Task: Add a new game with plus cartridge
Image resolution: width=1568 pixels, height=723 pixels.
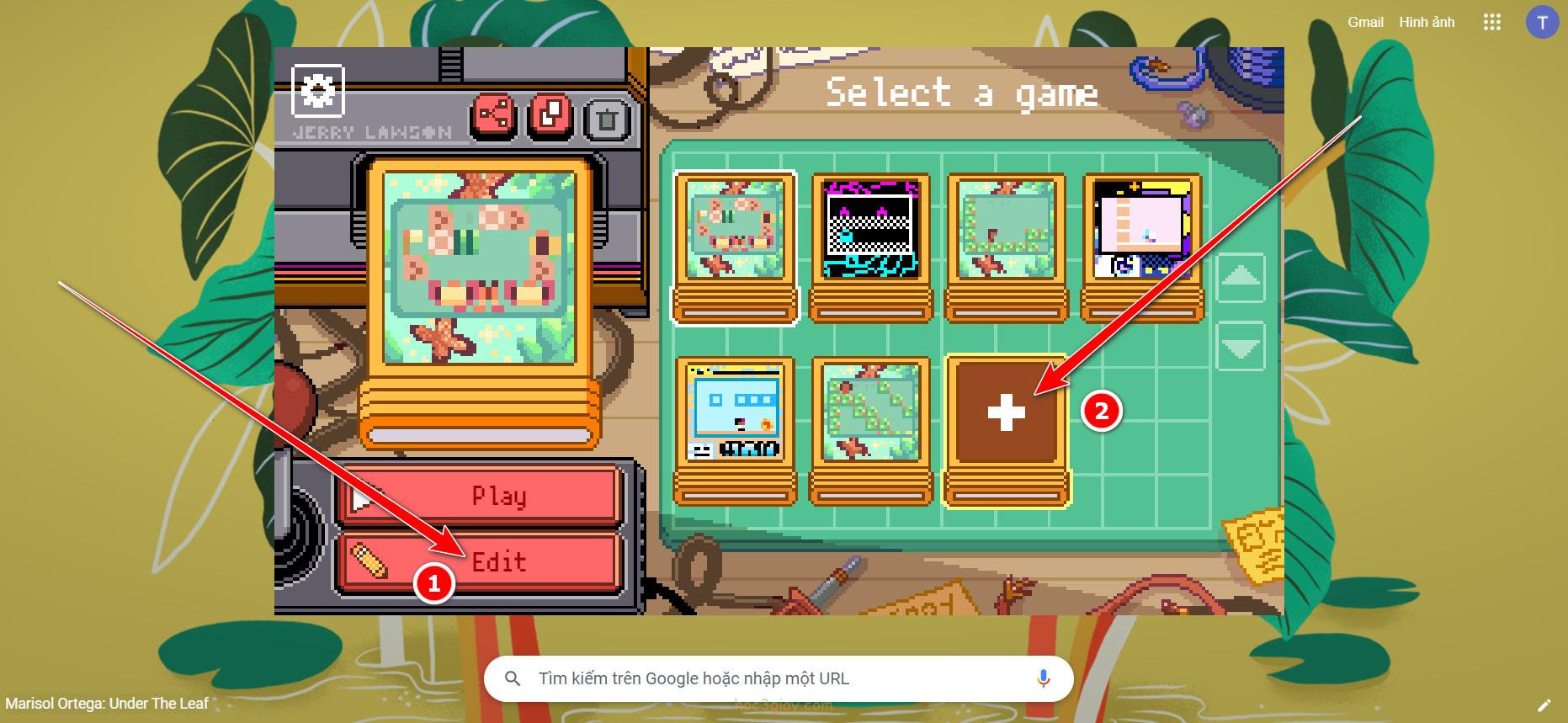Action: pos(1006,414)
